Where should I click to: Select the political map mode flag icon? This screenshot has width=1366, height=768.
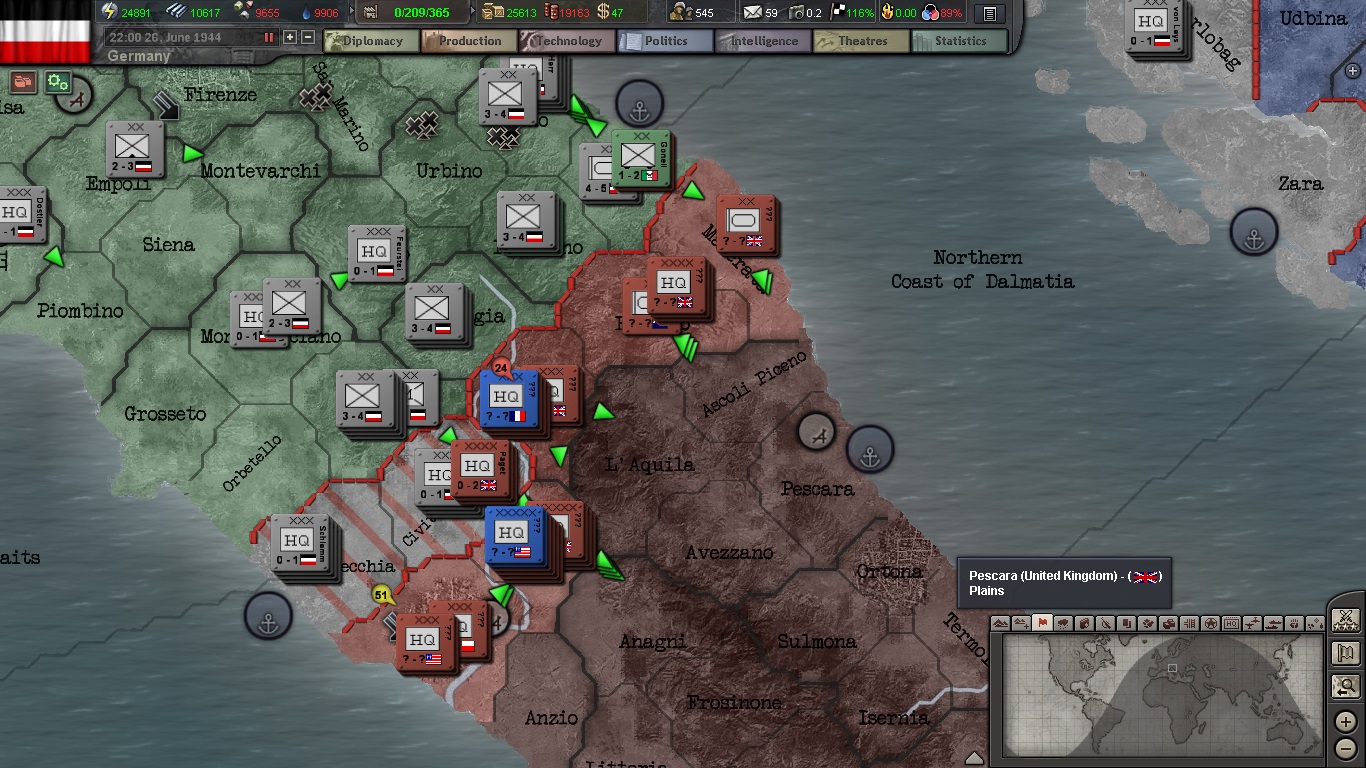(1041, 625)
